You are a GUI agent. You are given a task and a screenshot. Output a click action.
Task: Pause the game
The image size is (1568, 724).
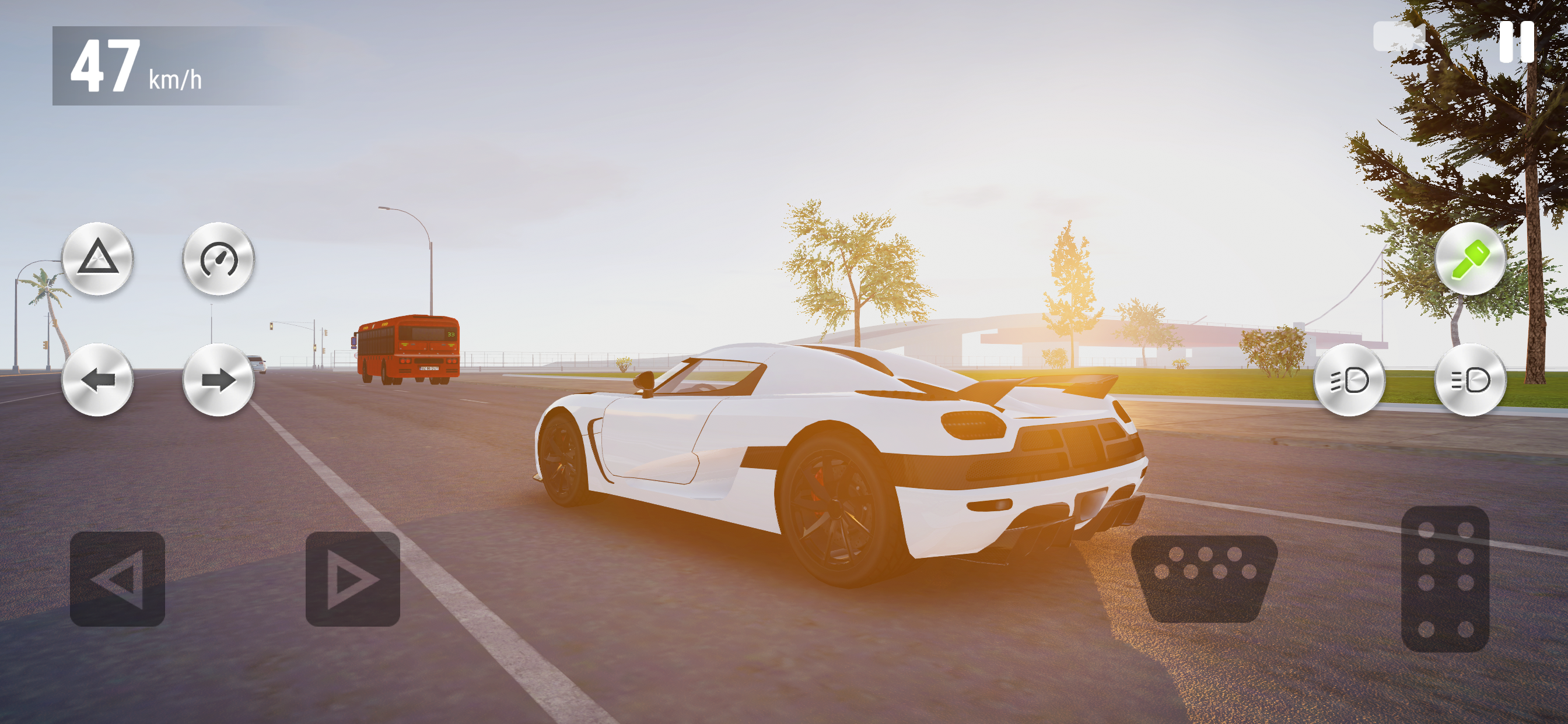[1515, 41]
